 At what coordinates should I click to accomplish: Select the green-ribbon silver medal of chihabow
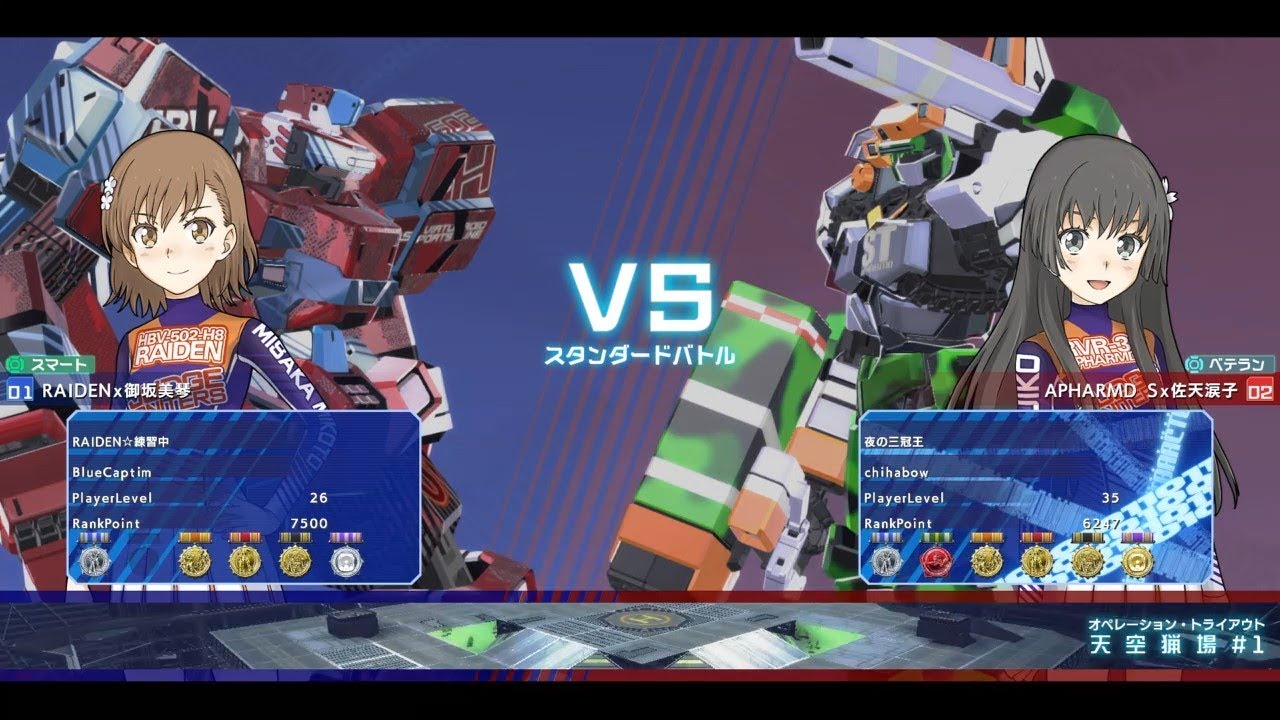click(888, 560)
